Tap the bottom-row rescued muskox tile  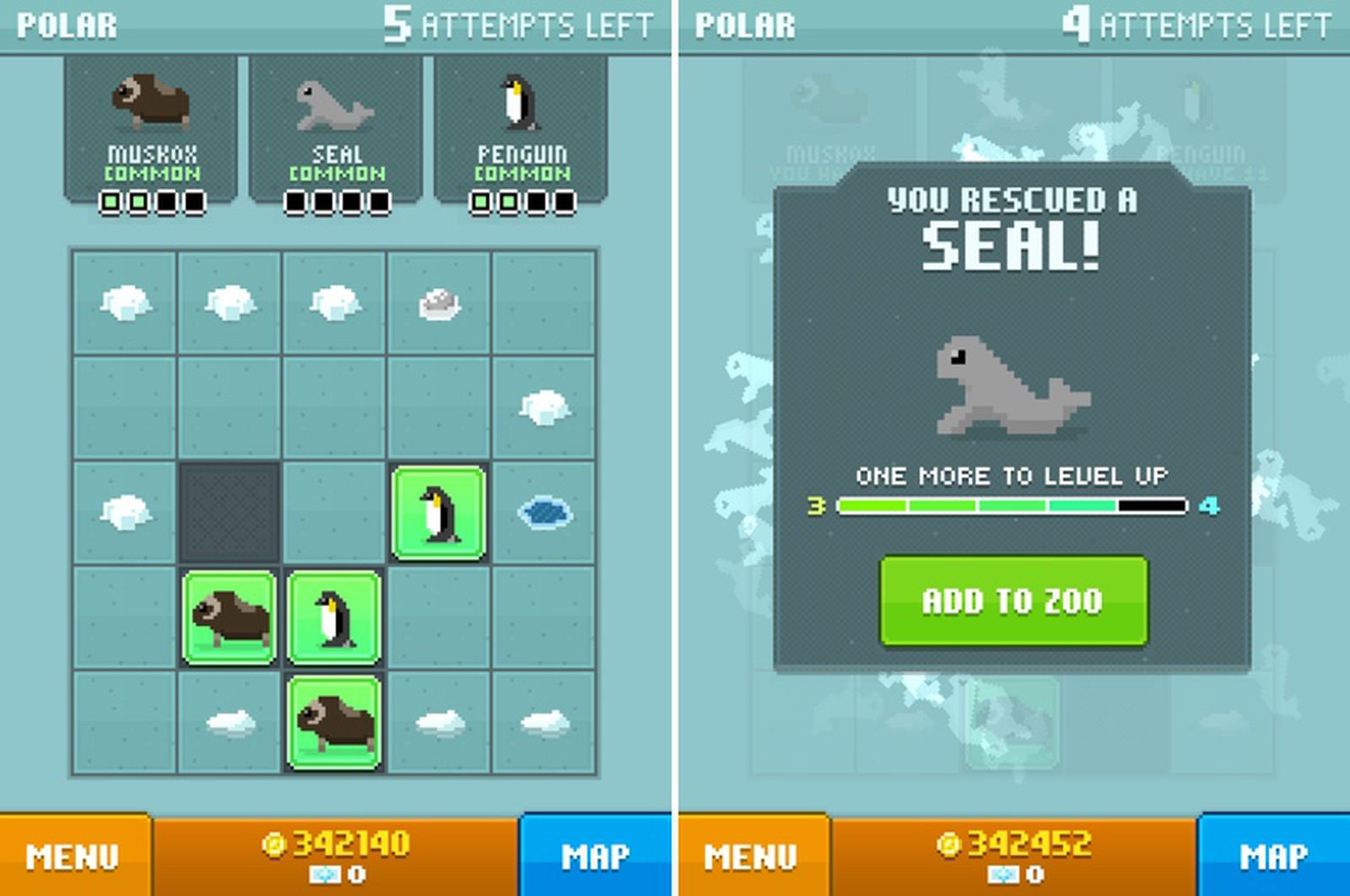pyautogui.click(x=333, y=724)
